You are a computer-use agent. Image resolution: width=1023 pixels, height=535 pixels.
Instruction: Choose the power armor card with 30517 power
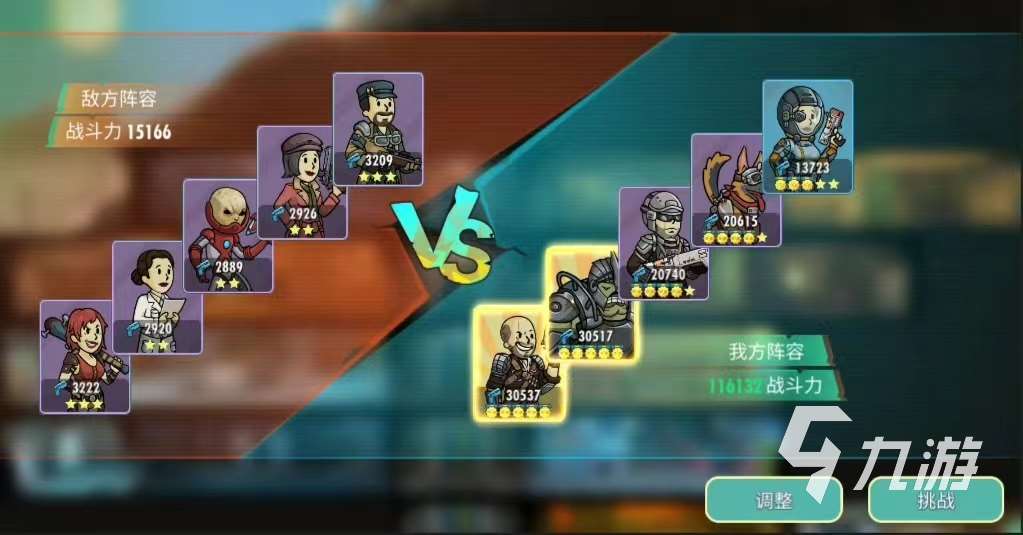(x=595, y=300)
